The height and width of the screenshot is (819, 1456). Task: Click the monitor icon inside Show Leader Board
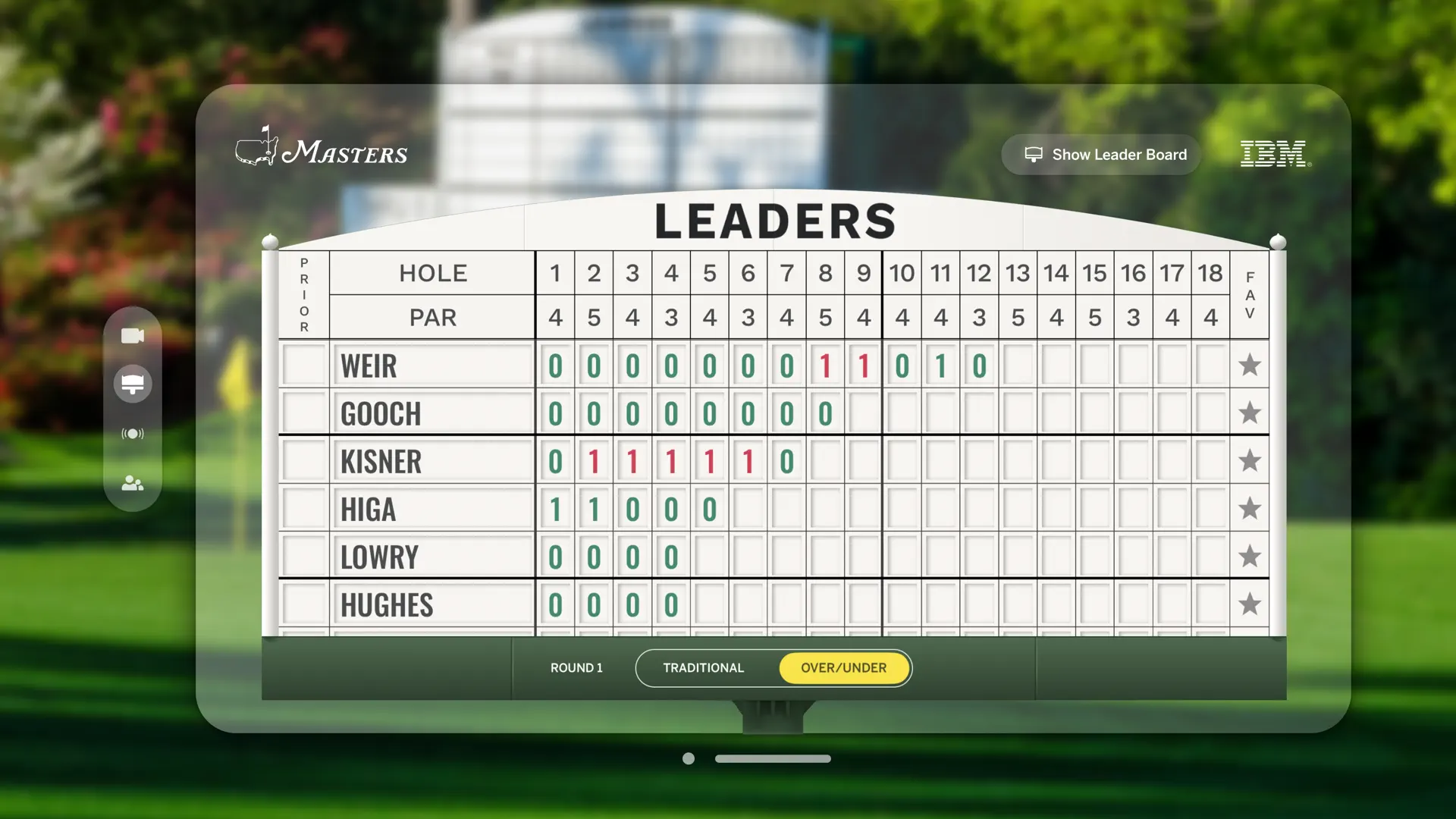point(1034,154)
